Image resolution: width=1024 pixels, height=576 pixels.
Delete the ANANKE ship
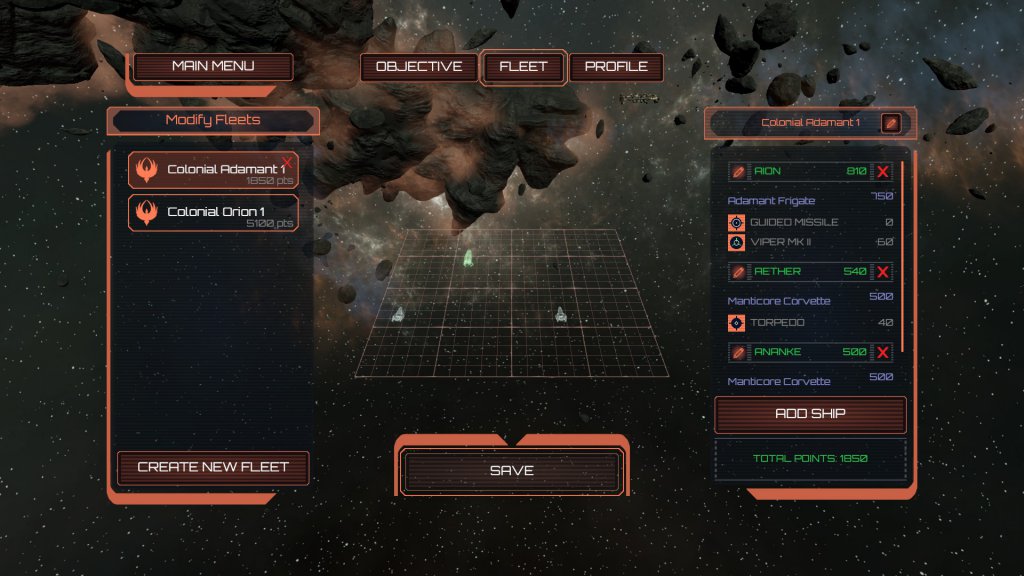coord(883,352)
